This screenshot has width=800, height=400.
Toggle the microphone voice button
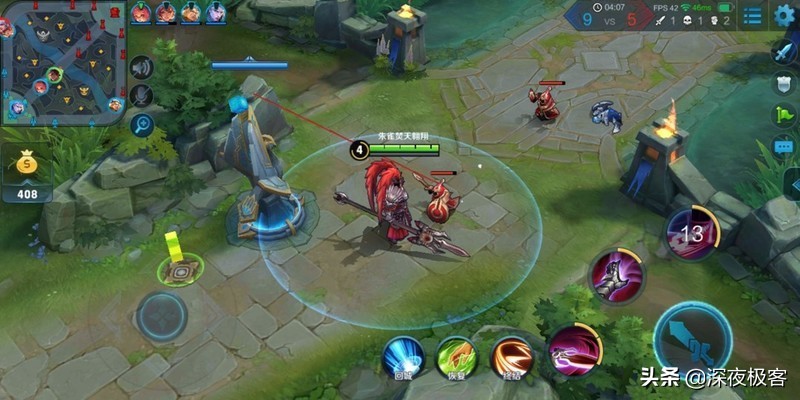(142, 96)
